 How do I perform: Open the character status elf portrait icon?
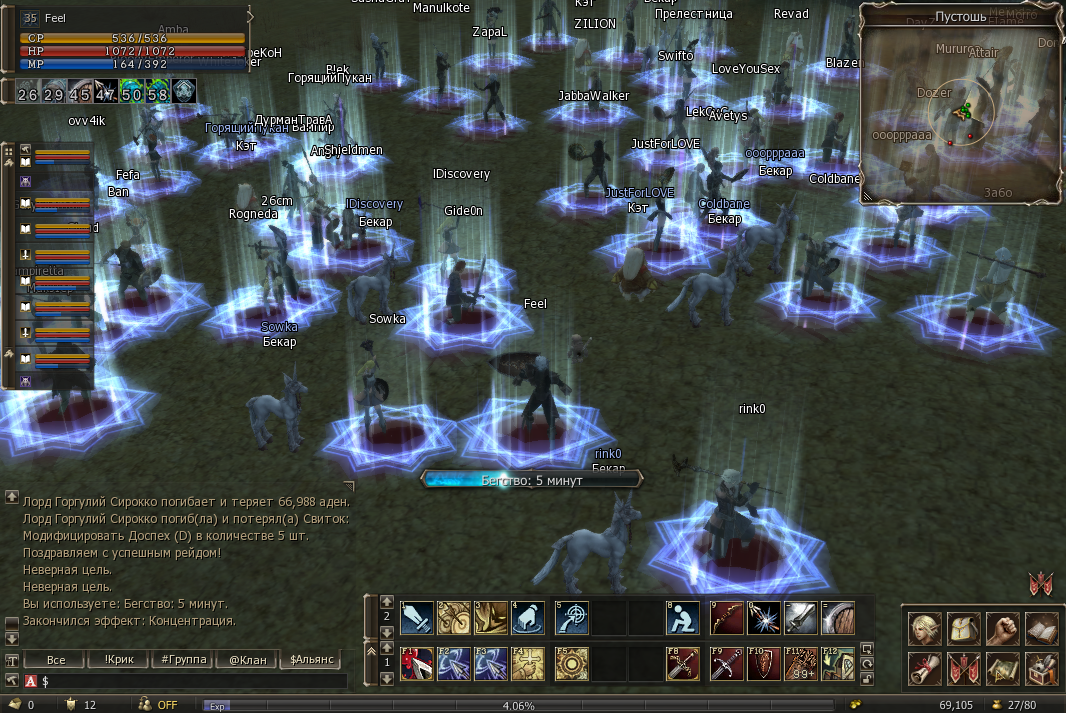coord(923,628)
